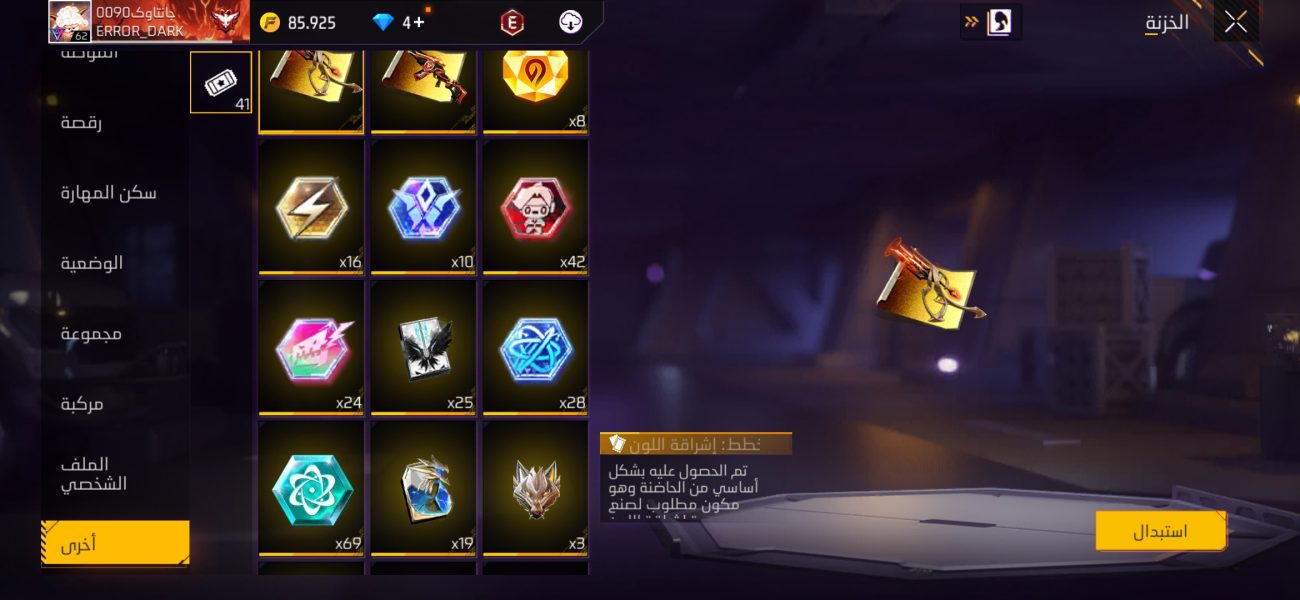The image size is (1300, 600).
Task: Open the سكن المهارة category
Action: tap(108, 193)
